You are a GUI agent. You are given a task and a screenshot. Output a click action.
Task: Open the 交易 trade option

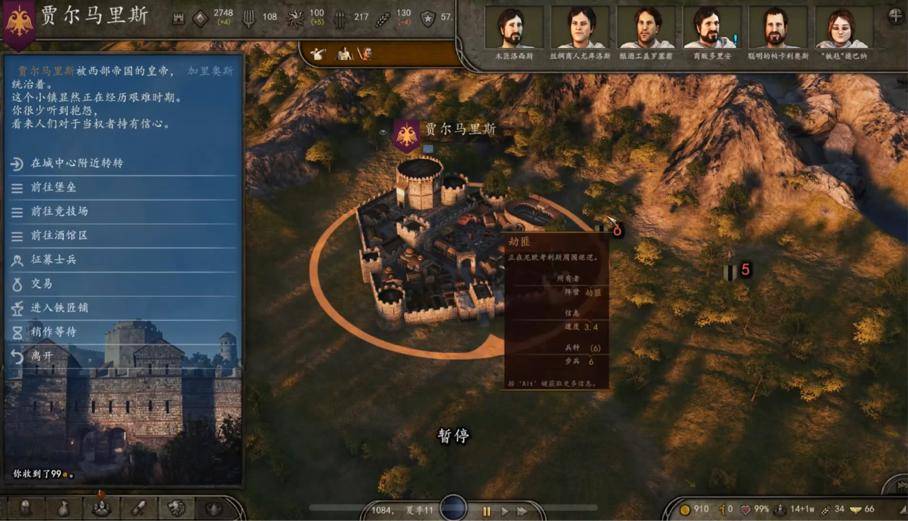point(42,283)
